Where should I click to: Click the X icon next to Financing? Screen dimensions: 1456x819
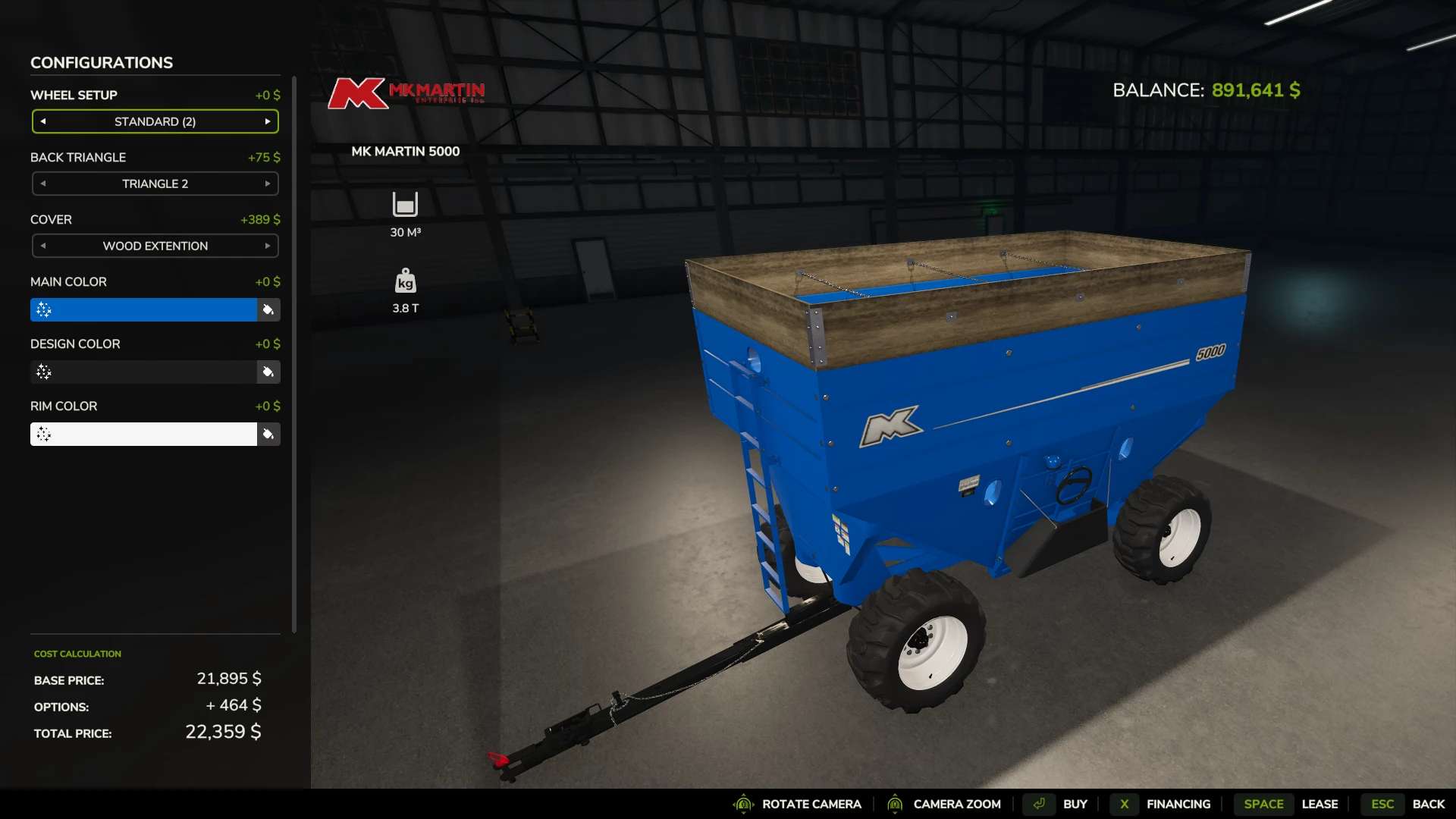point(1125,805)
